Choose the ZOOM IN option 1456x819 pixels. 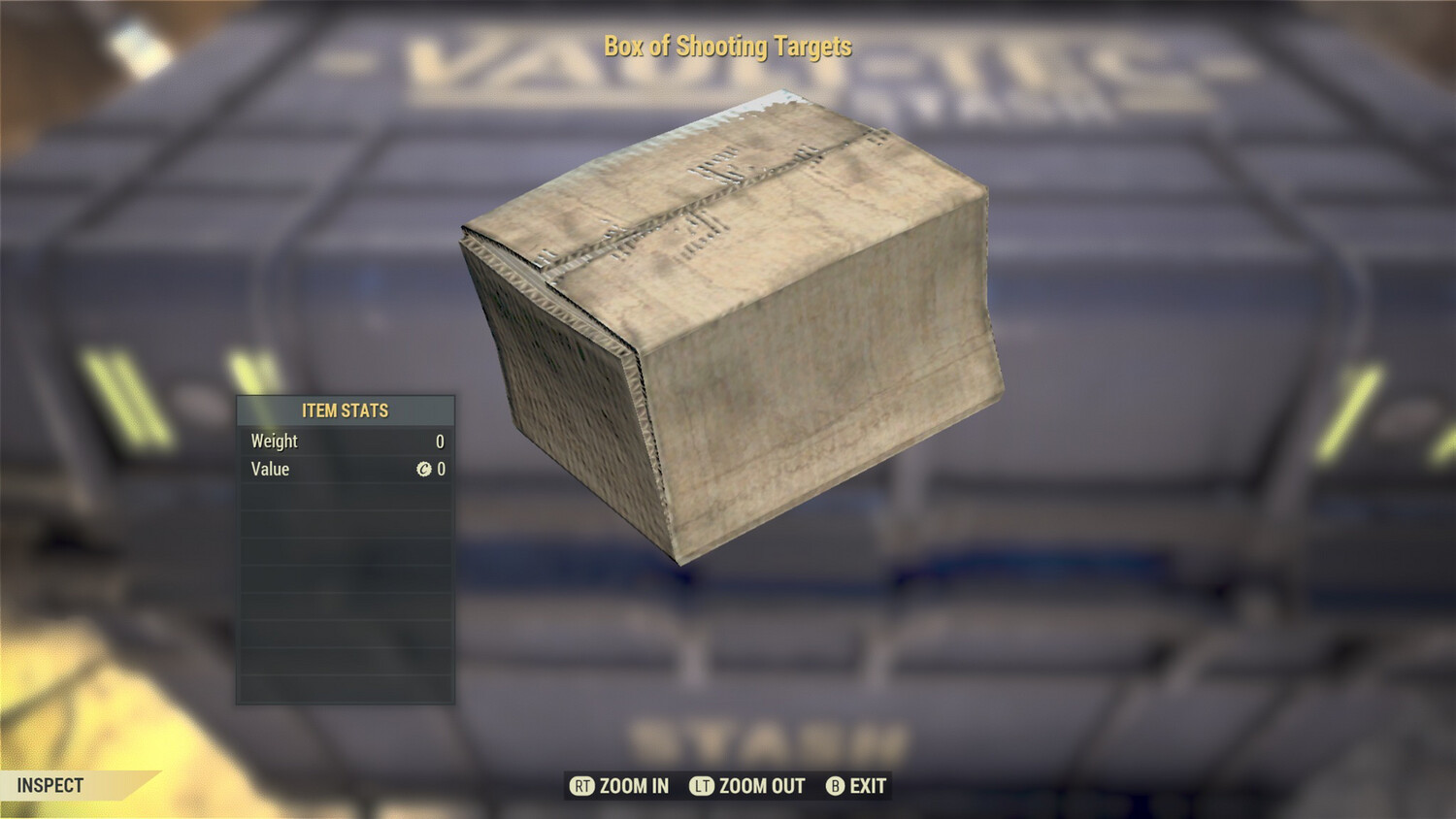click(620, 786)
